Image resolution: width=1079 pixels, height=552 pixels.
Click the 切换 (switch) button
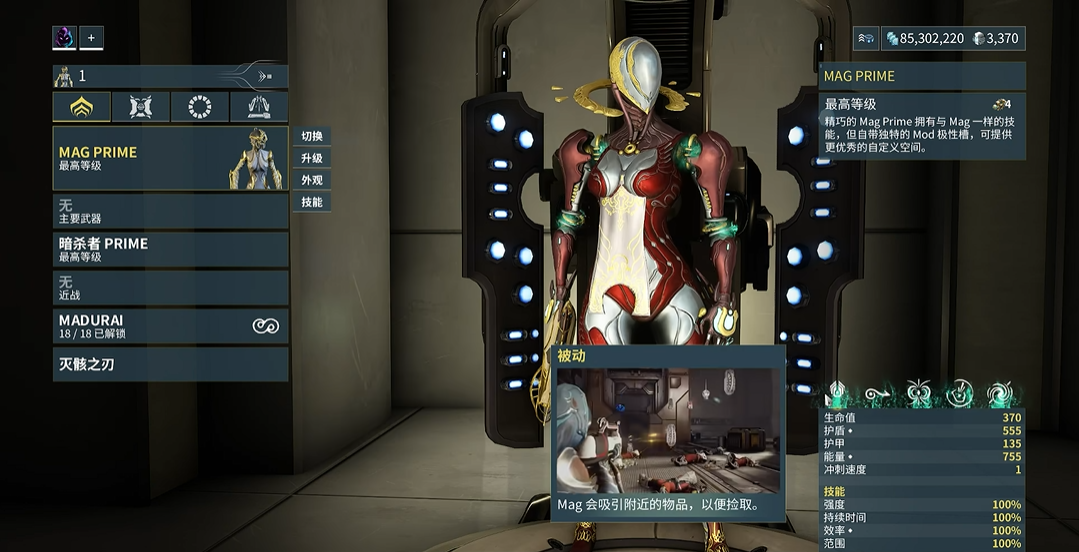[x=312, y=136]
